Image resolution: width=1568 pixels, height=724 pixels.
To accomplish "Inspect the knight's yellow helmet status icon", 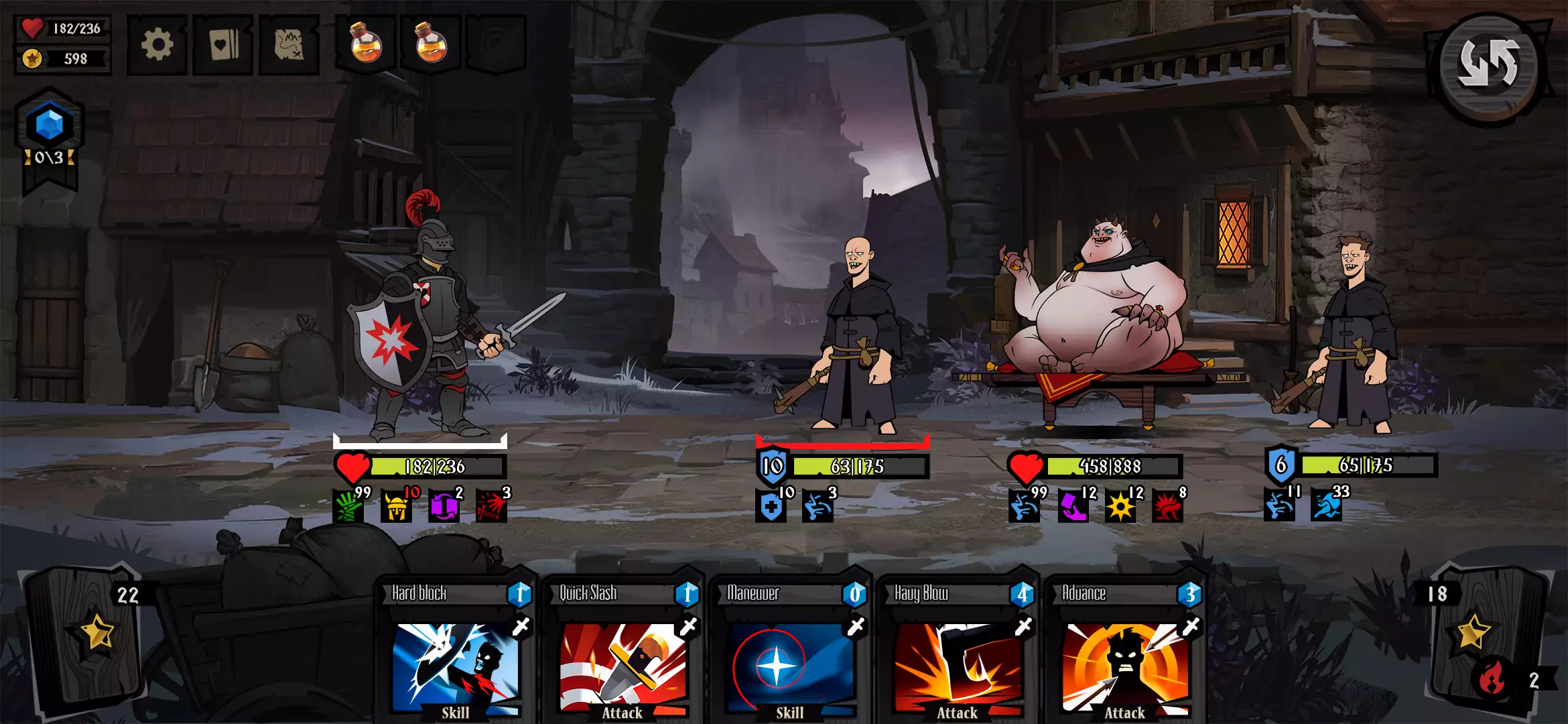I will pos(396,507).
